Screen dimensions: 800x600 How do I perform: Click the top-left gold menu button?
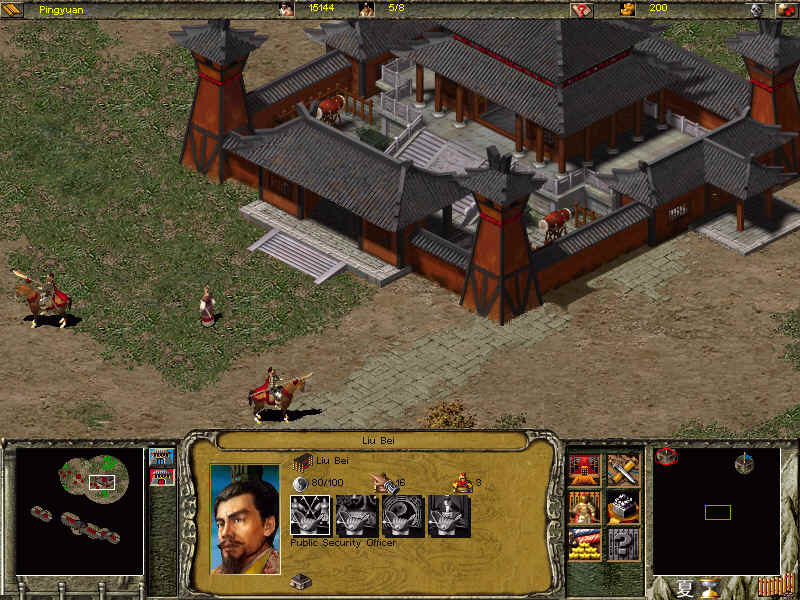tap(13, 9)
